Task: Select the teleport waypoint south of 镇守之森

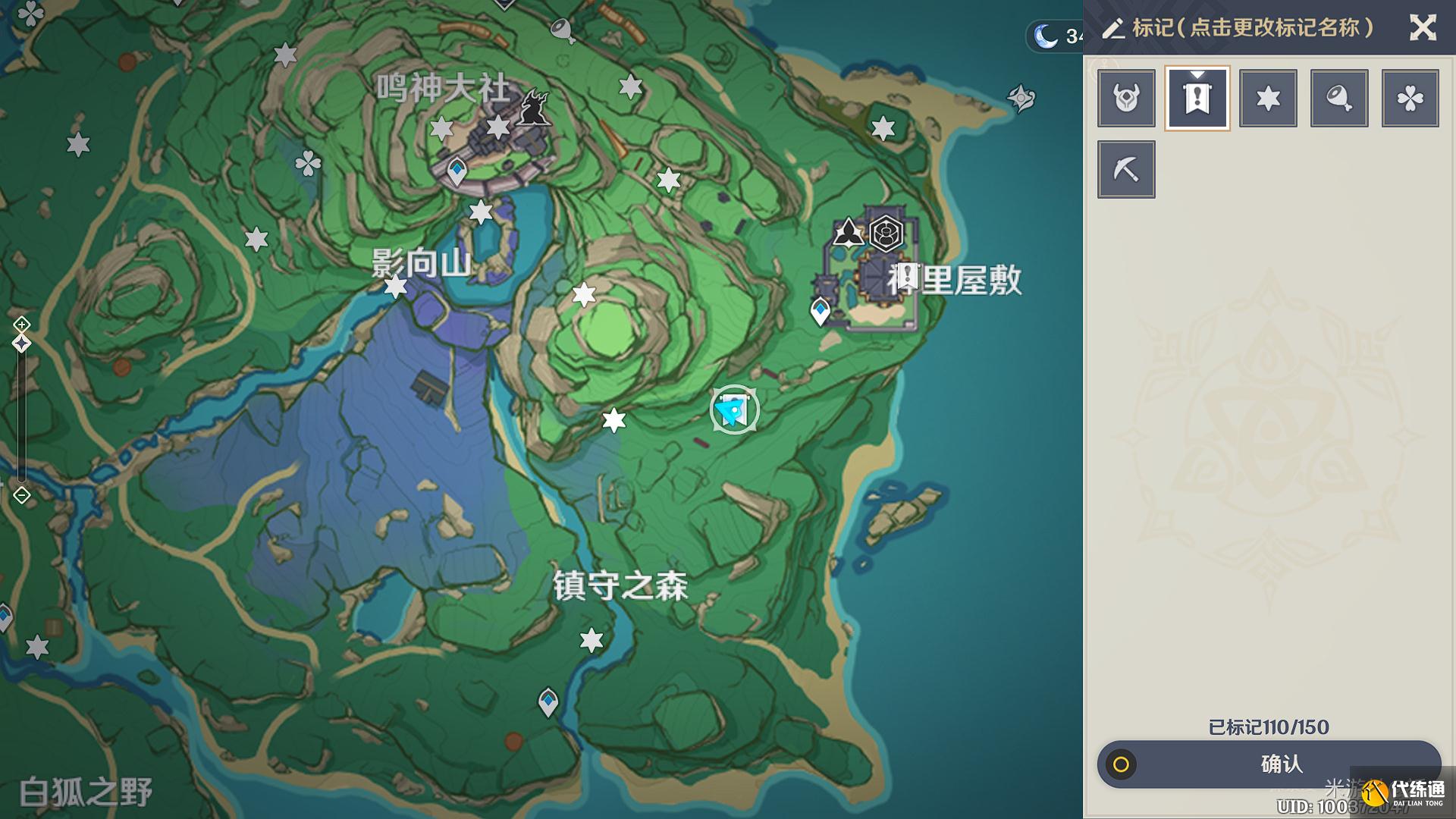Action: [548, 701]
